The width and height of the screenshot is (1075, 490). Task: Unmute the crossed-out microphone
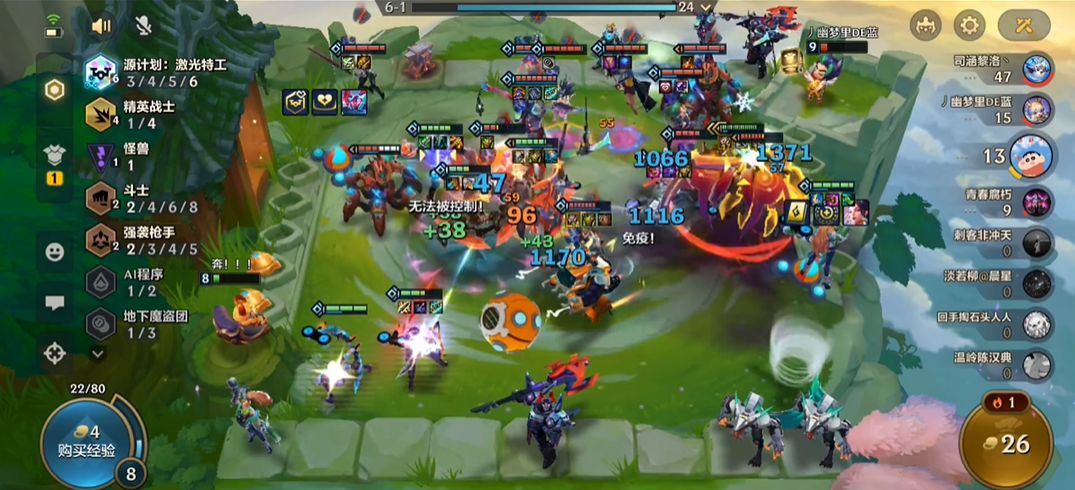tap(143, 25)
